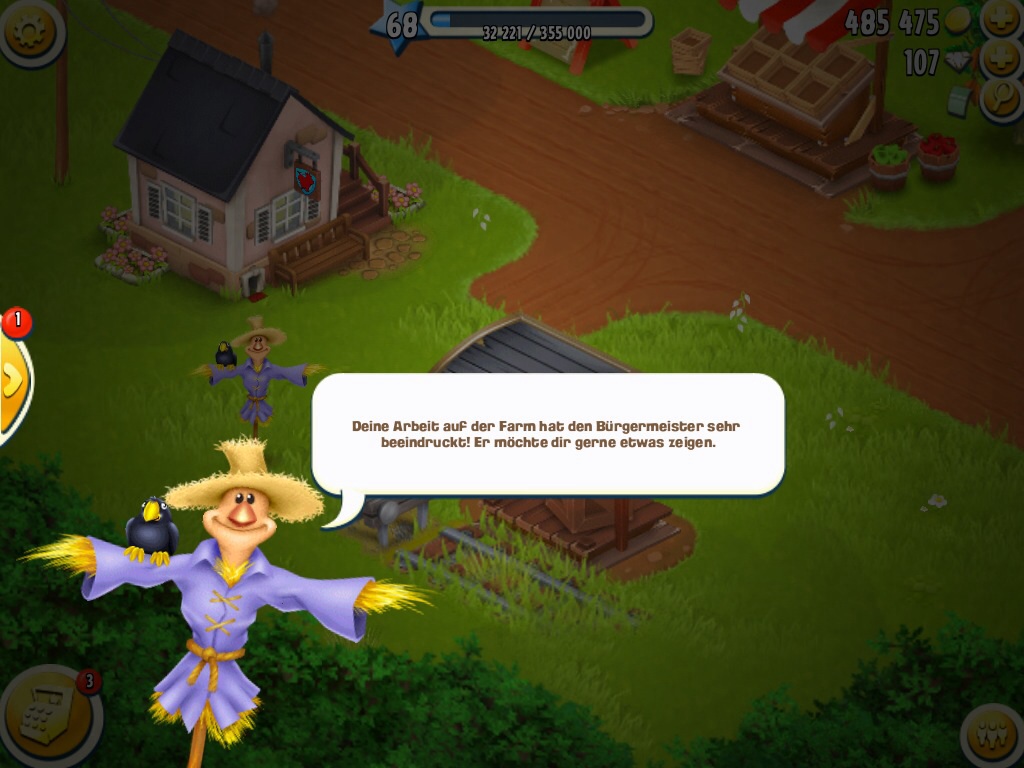Expand the yellow arrow side tab

[x=12, y=380]
